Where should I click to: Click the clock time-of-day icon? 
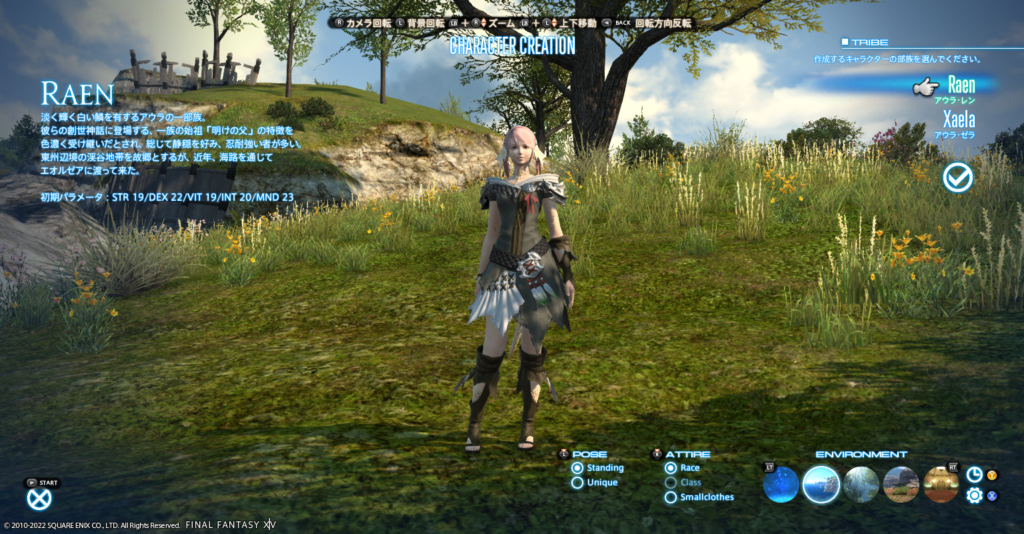click(x=974, y=475)
